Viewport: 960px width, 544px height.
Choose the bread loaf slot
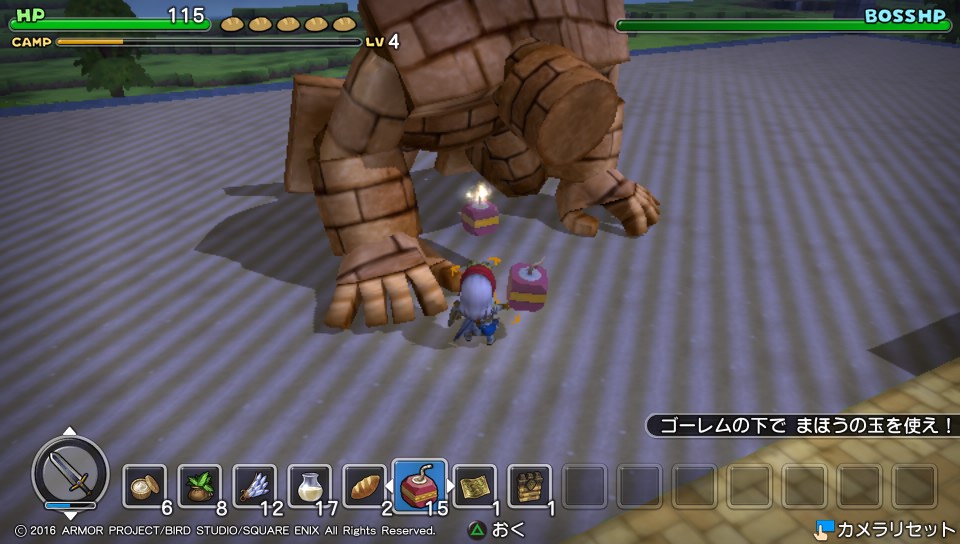[363, 486]
